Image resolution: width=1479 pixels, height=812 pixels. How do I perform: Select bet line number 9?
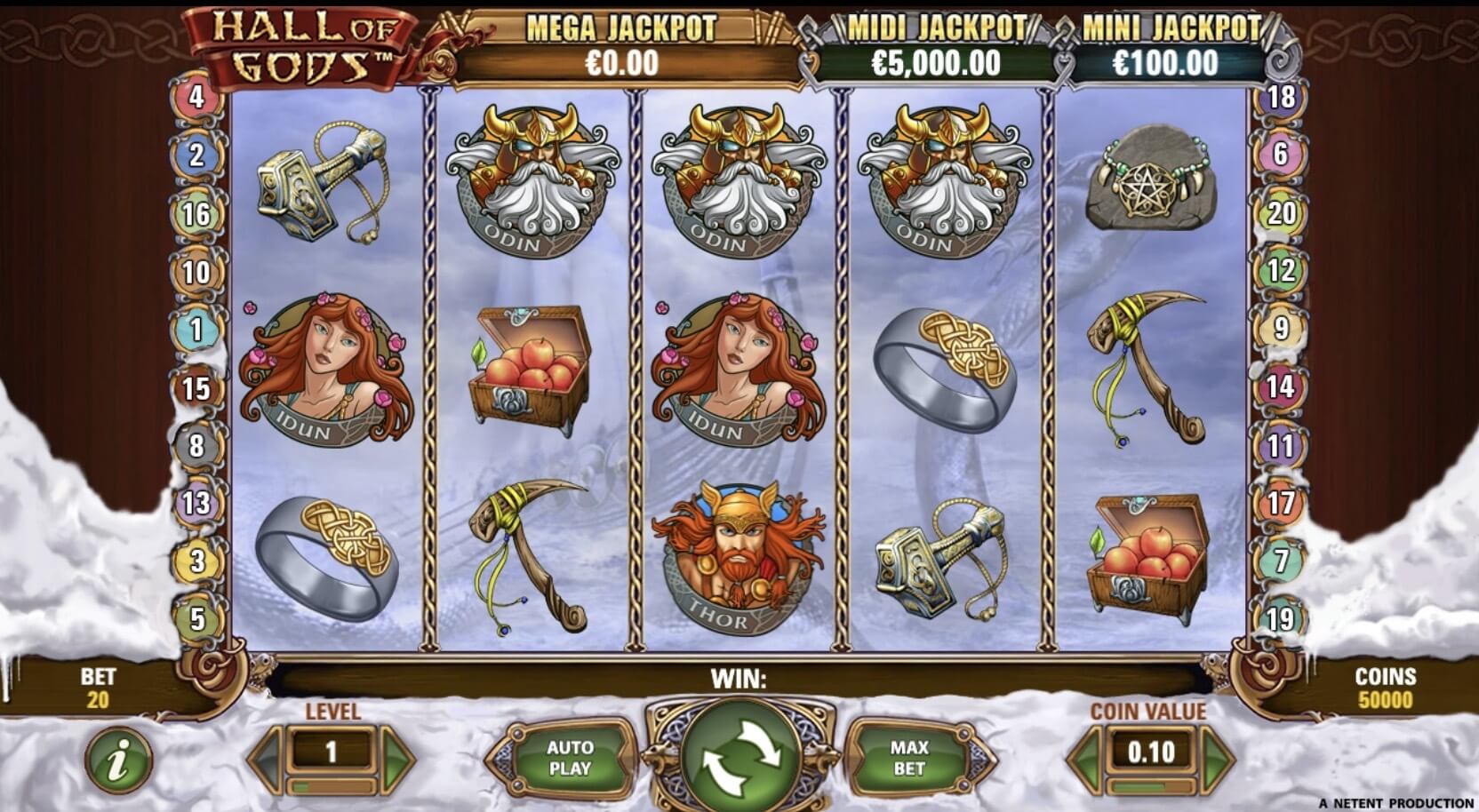coord(1281,328)
